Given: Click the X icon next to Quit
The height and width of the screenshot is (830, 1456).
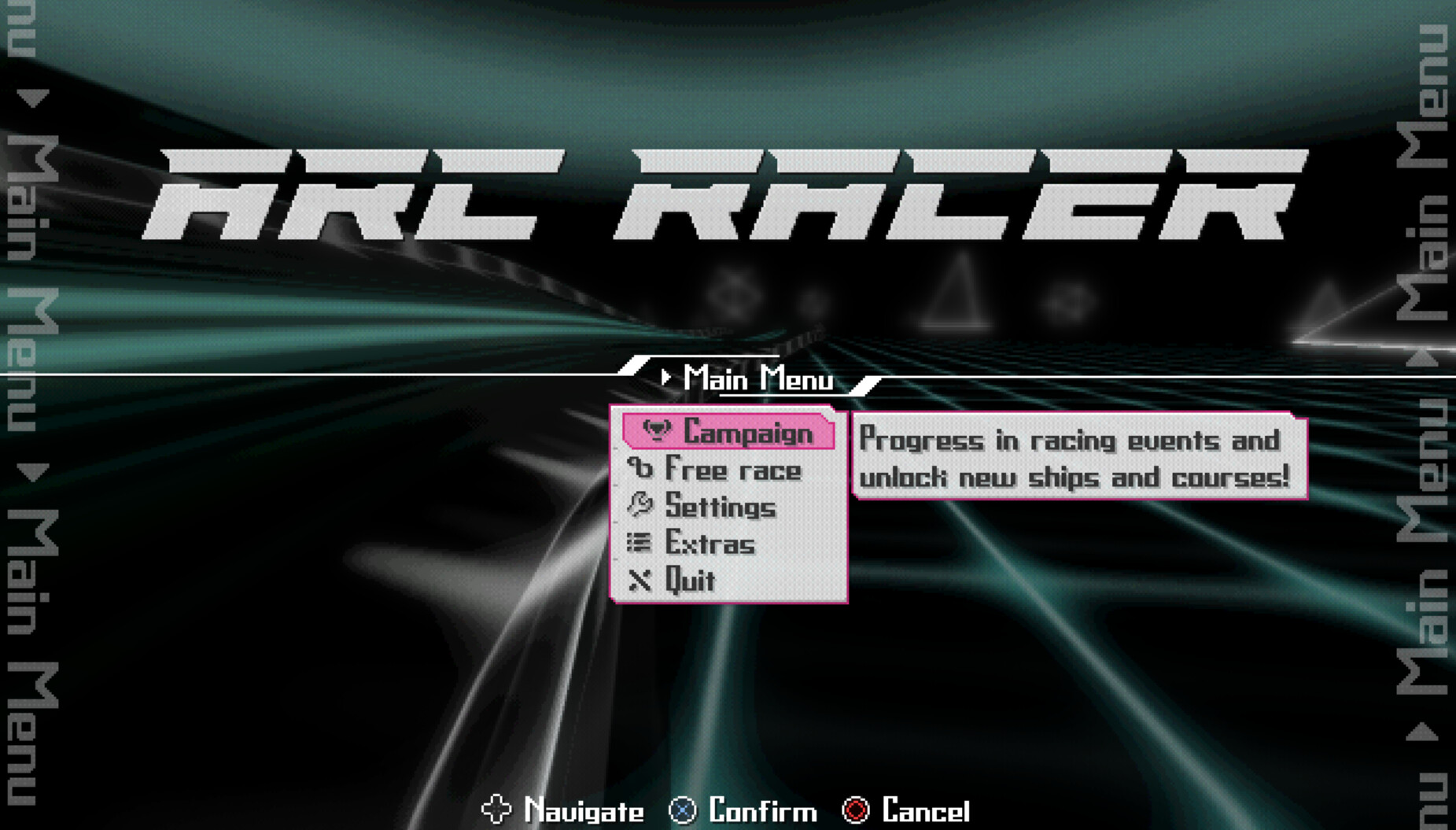Looking at the screenshot, I should click(x=640, y=580).
